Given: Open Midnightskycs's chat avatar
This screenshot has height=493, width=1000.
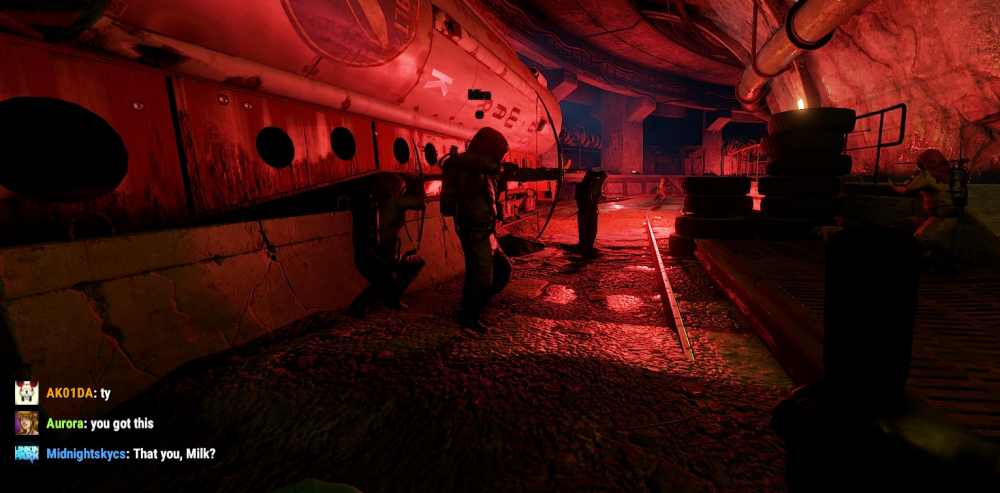Looking at the screenshot, I should point(27,454).
